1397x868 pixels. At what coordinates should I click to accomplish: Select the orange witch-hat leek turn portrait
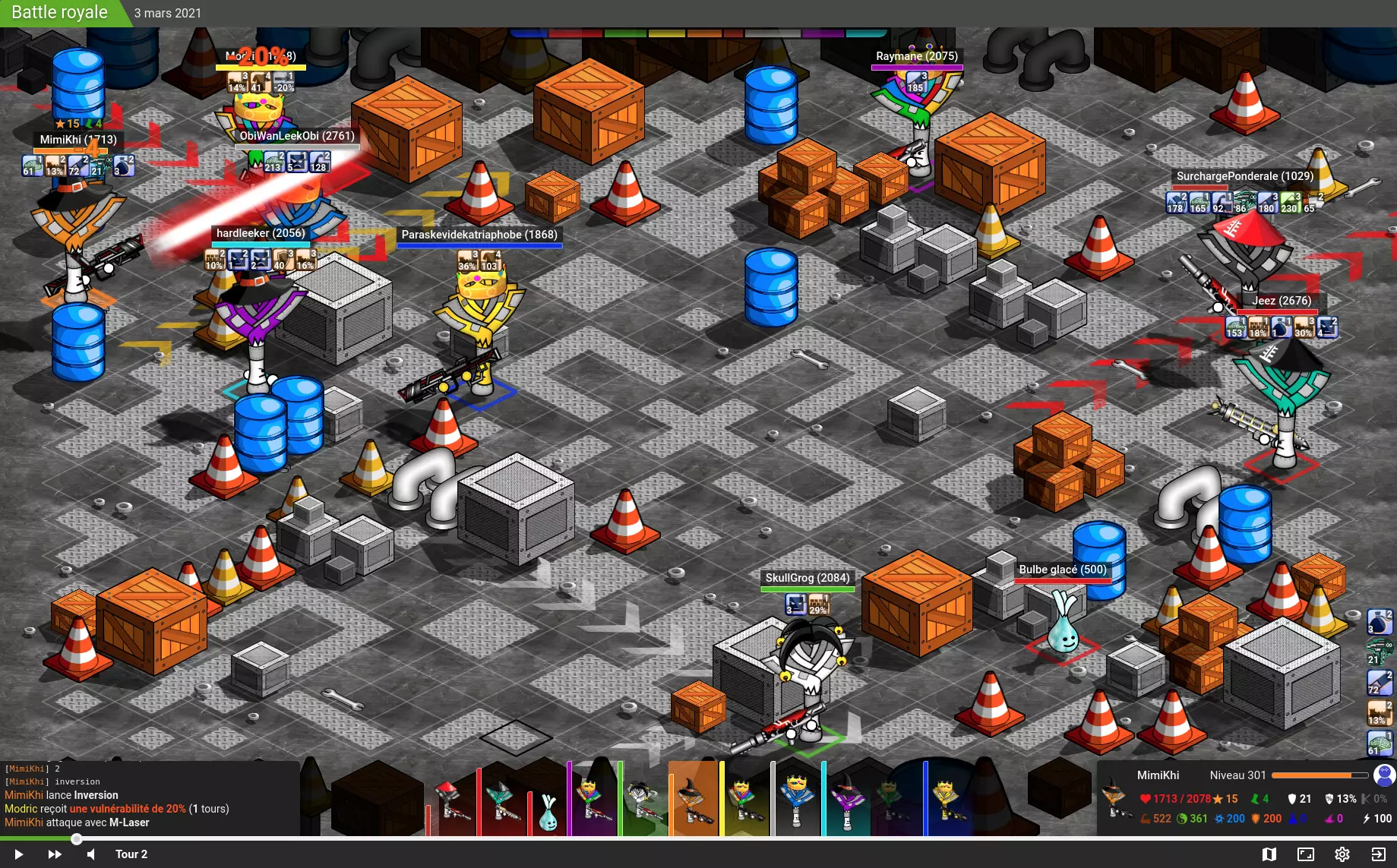point(693,800)
